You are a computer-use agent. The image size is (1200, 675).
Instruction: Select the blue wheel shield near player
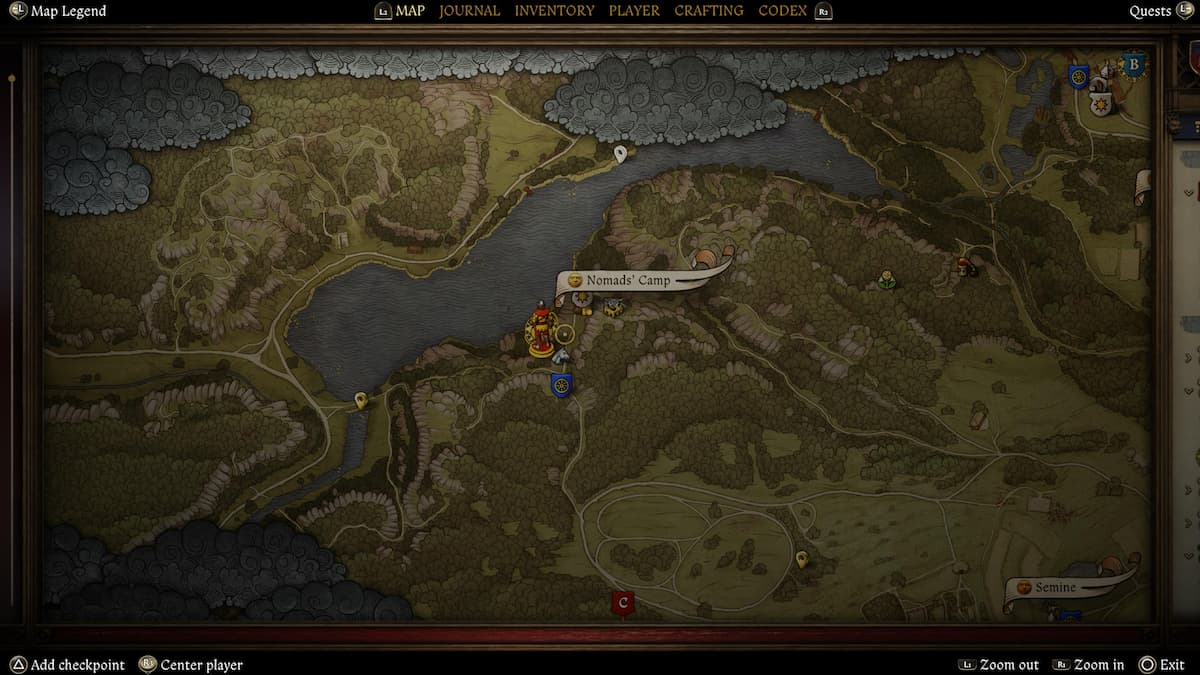pos(561,384)
